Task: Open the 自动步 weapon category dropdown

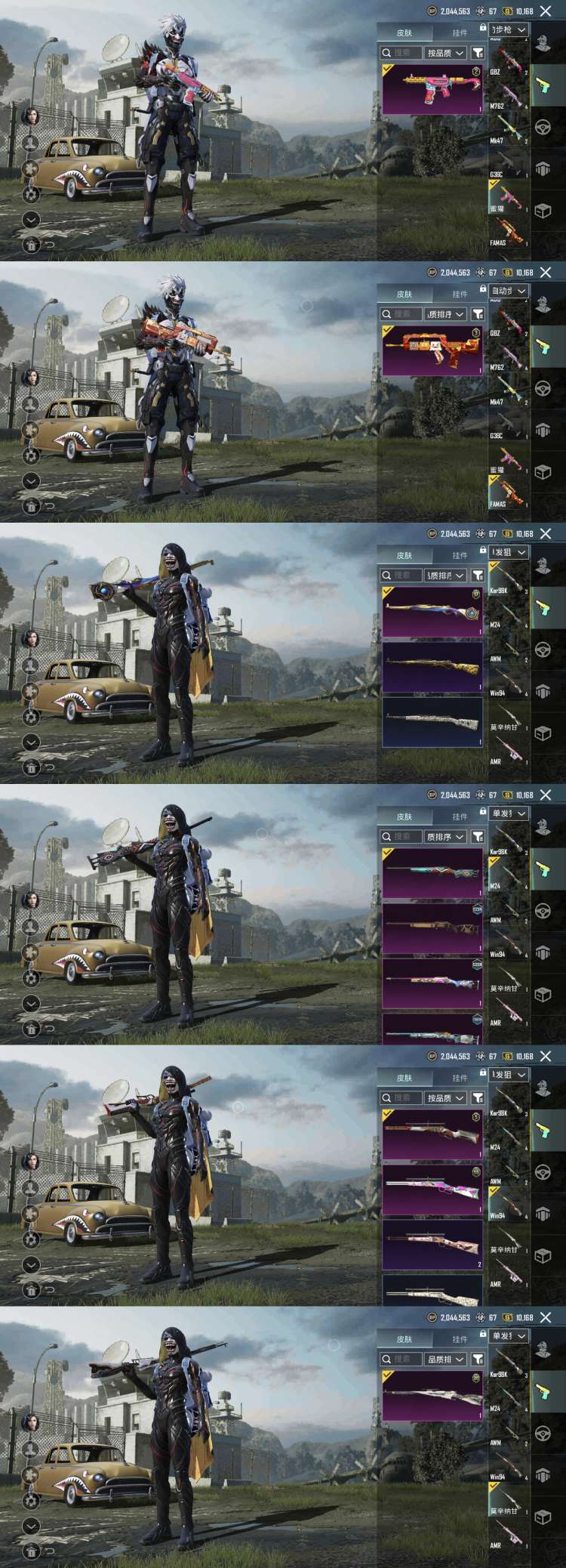Action: (x=509, y=291)
